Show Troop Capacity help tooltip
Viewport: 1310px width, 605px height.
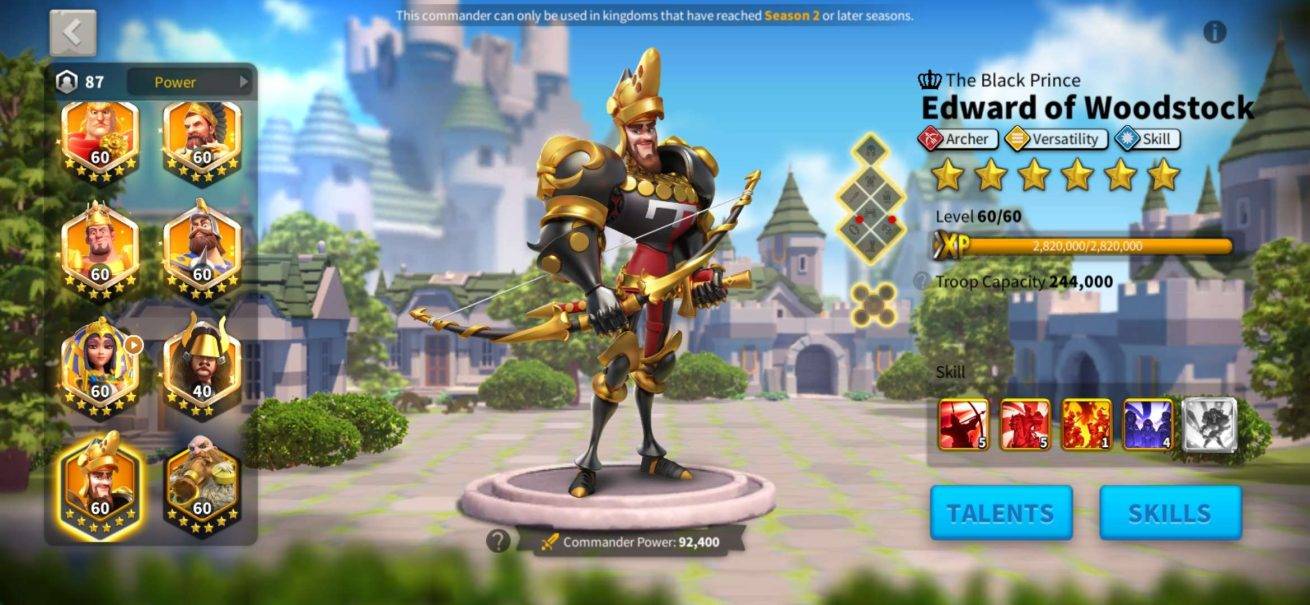click(x=921, y=282)
